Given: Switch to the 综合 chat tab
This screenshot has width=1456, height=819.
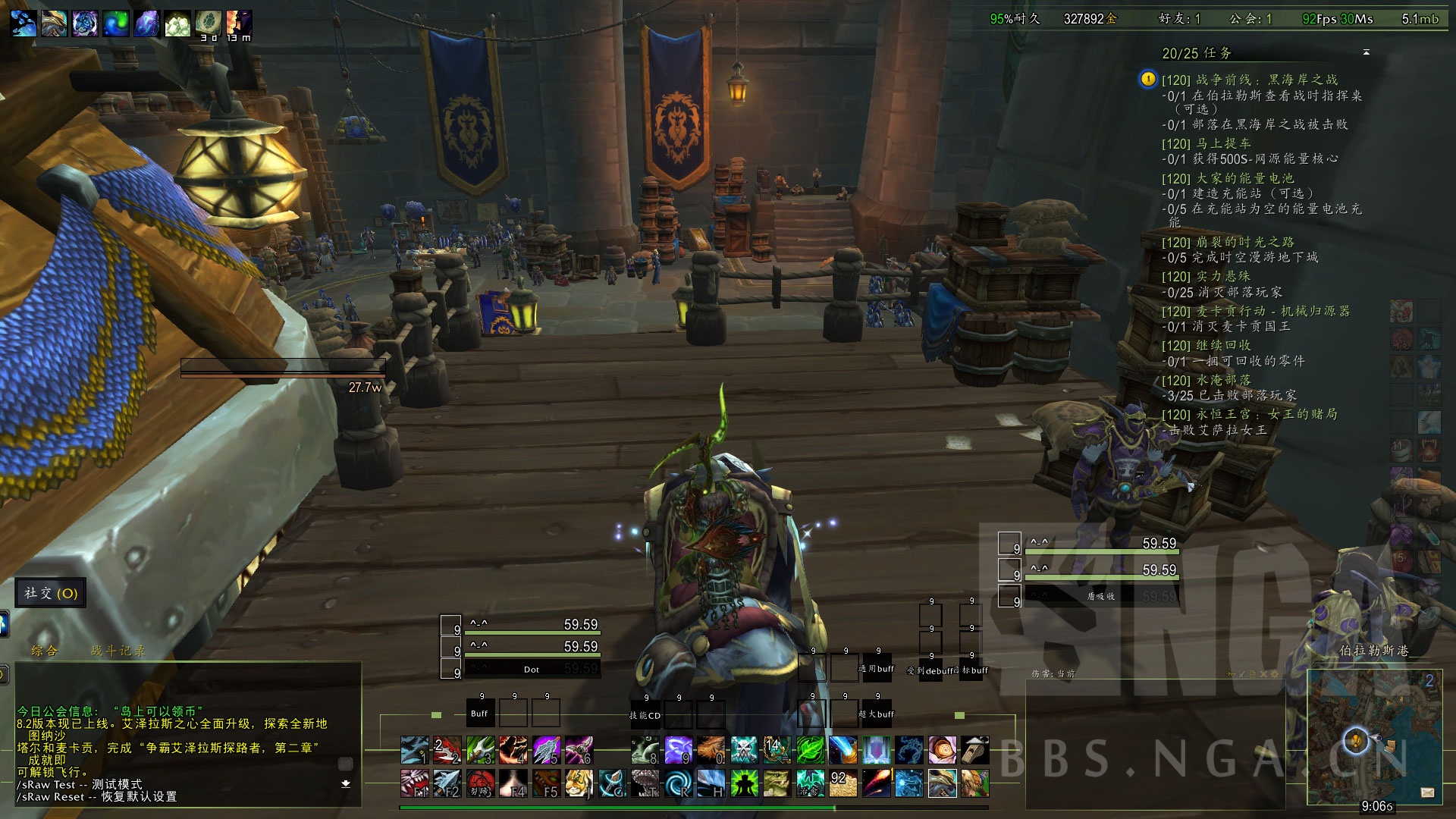Looking at the screenshot, I should pos(44,651).
